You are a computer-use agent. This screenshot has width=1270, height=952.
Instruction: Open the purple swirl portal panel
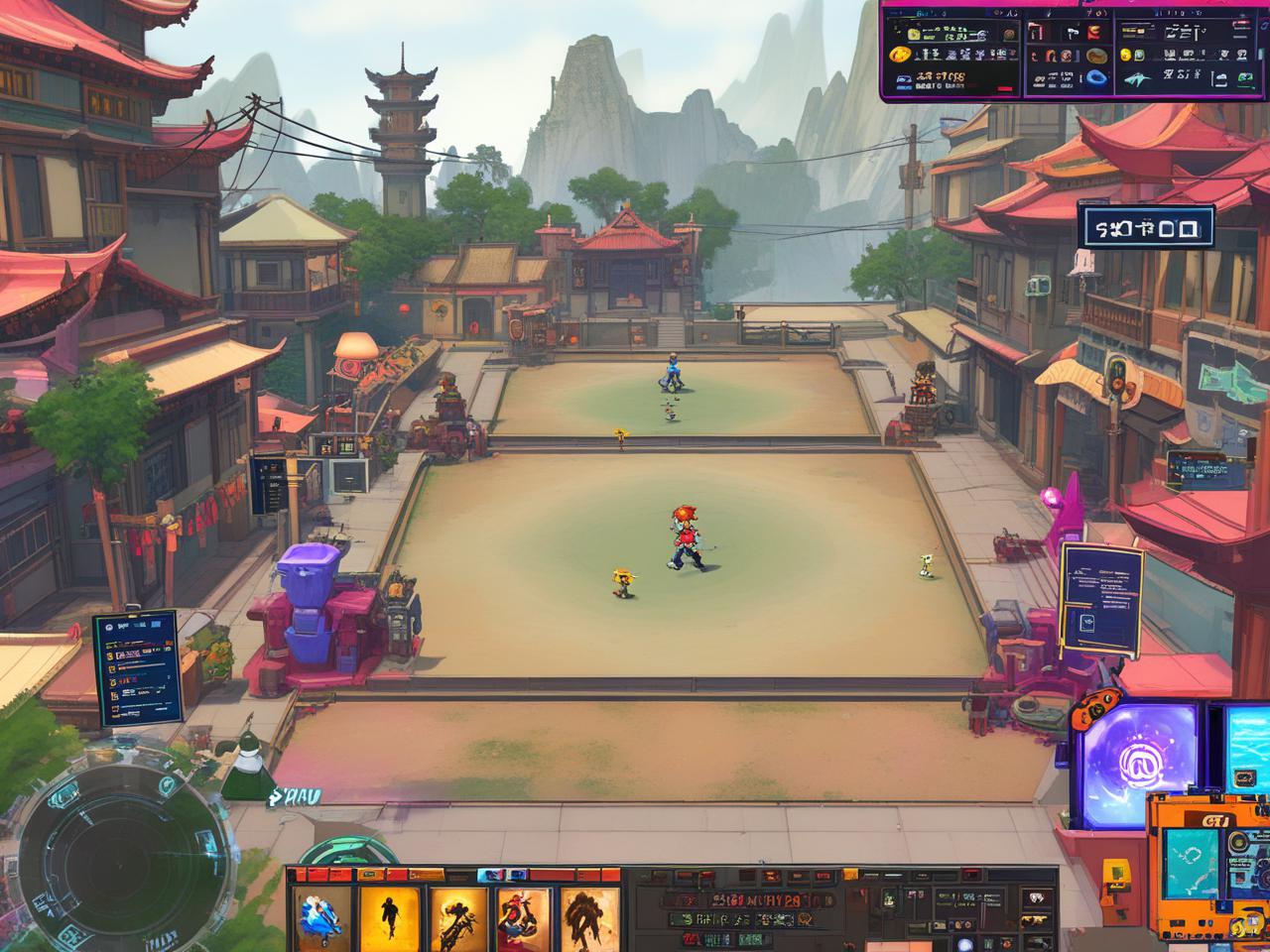click(1140, 765)
